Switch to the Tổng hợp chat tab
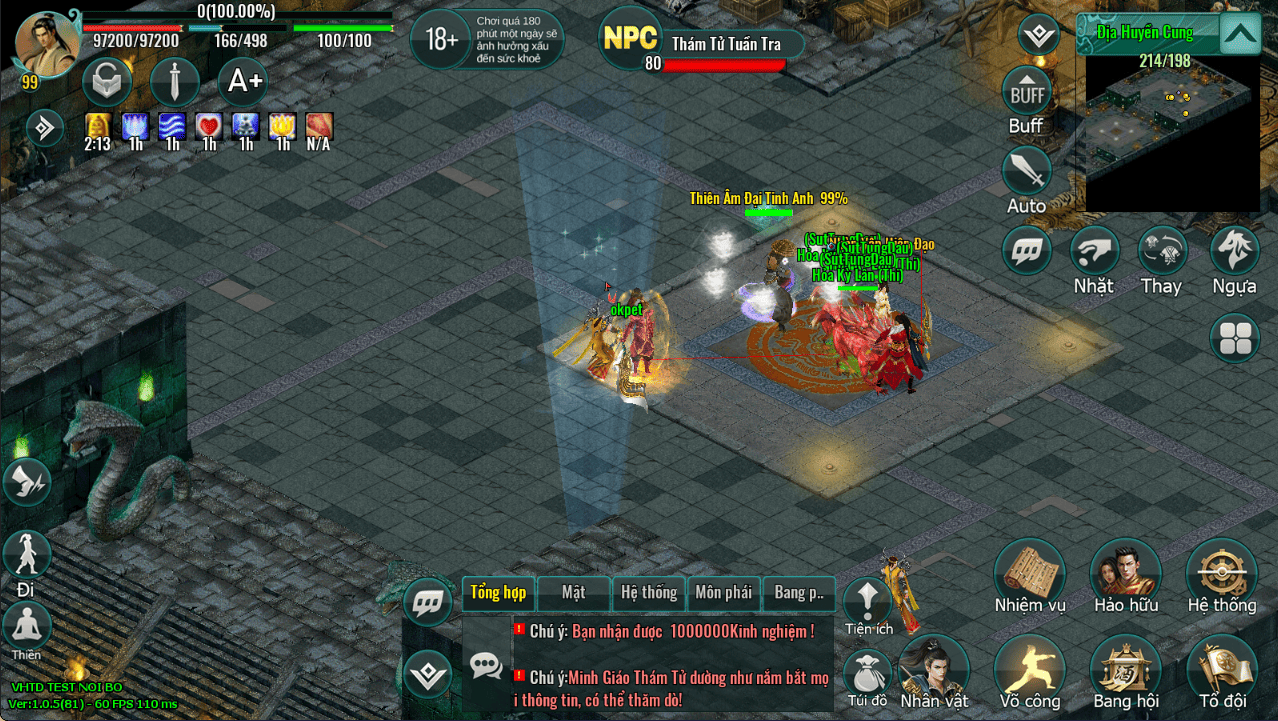The width and height of the screenshot is (1278, 721). tap(498, 593)
